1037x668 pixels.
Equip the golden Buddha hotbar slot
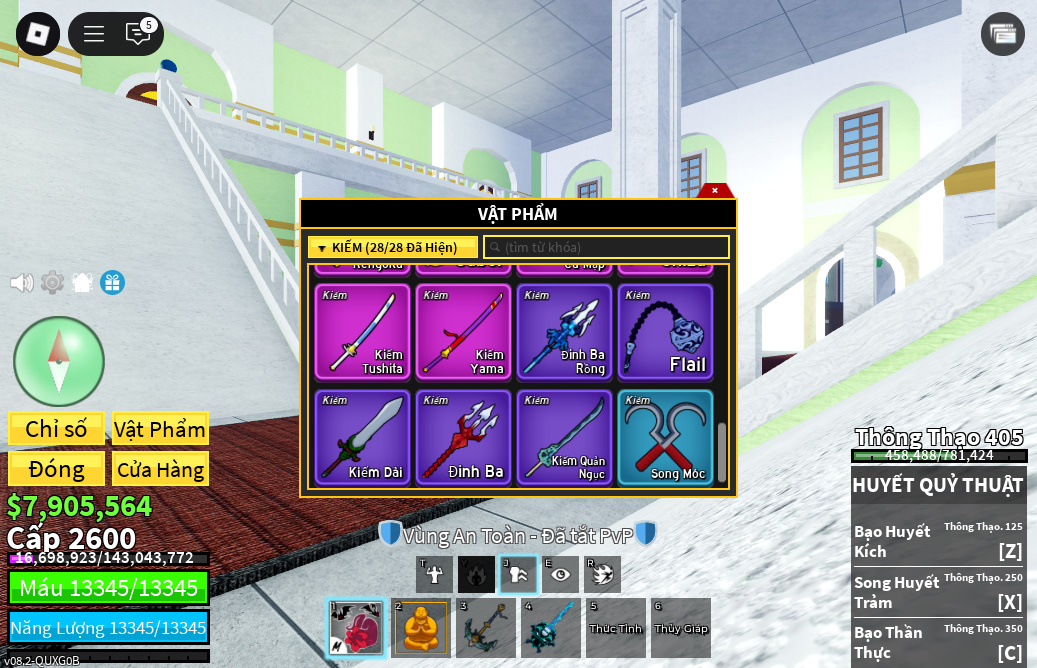tap(420, 628)
